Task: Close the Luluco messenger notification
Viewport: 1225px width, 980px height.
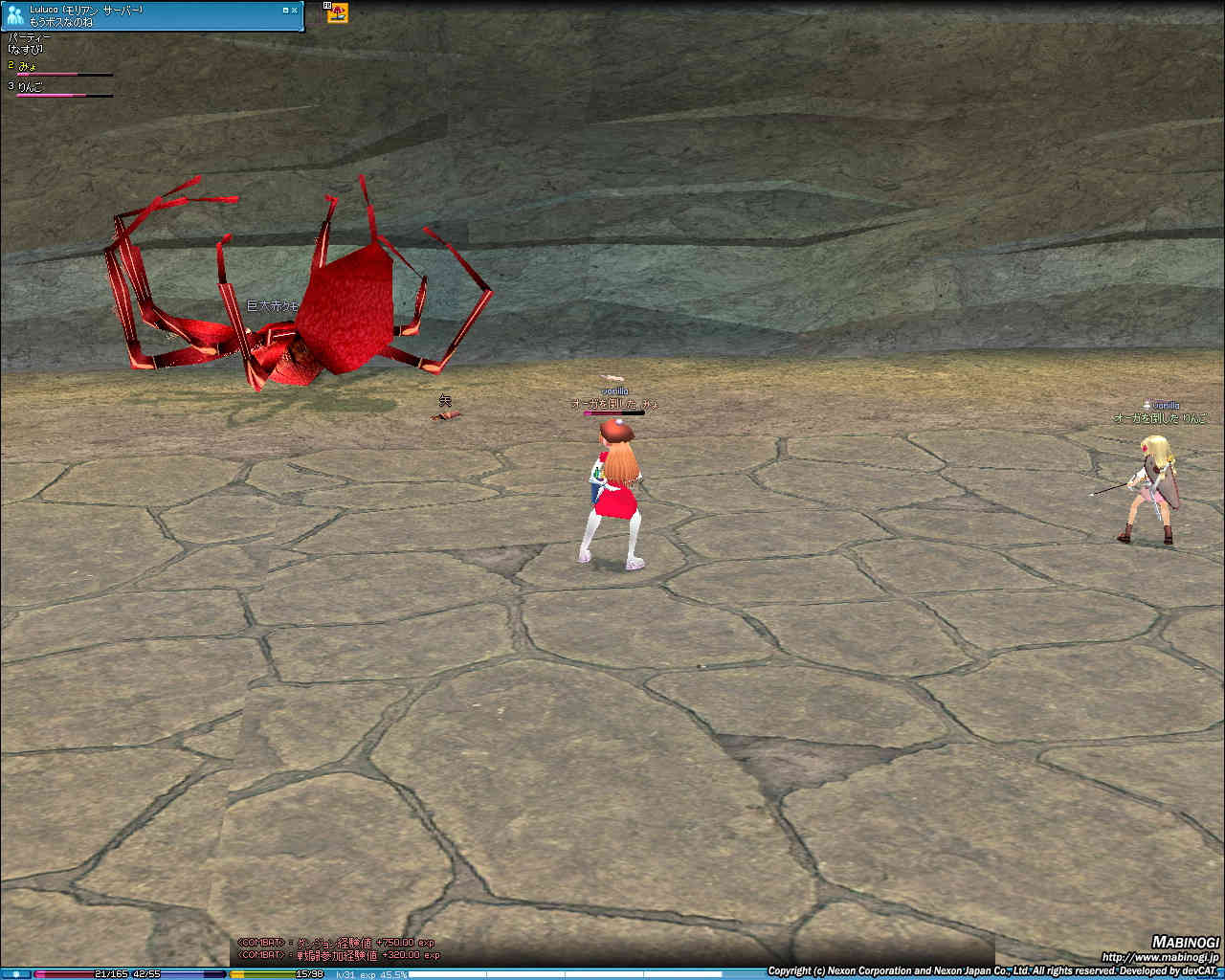Action: (x=294, y=10)
